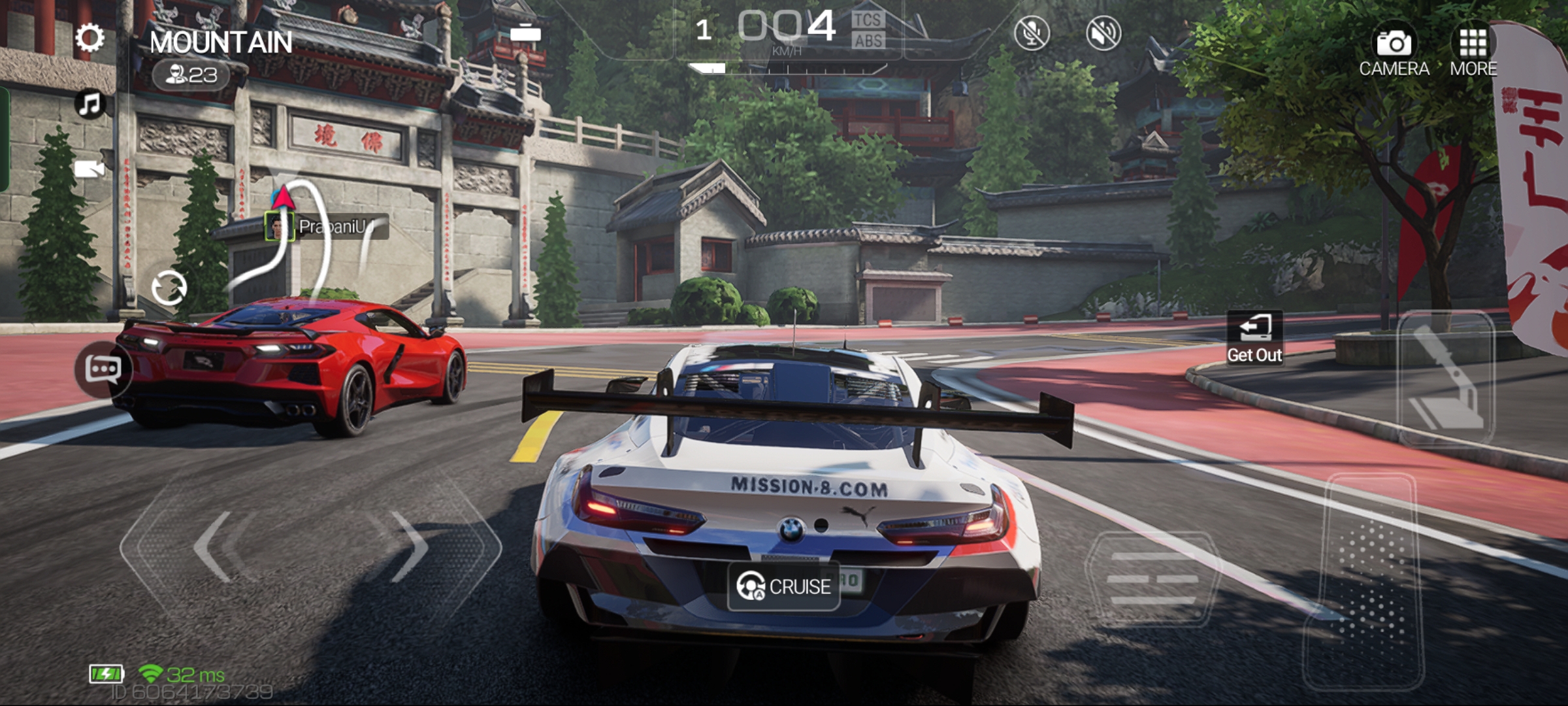1568x706 pixels.
Task: Steer left with the left arrow
Action: pos(216,546)
